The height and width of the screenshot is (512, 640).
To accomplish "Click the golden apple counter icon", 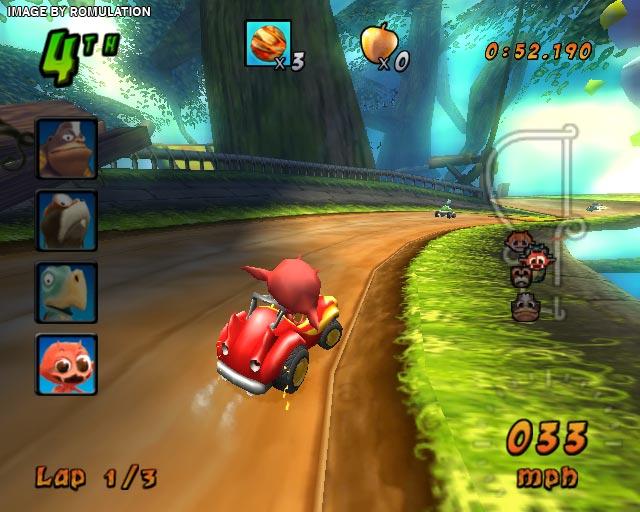I will [378, 43].
